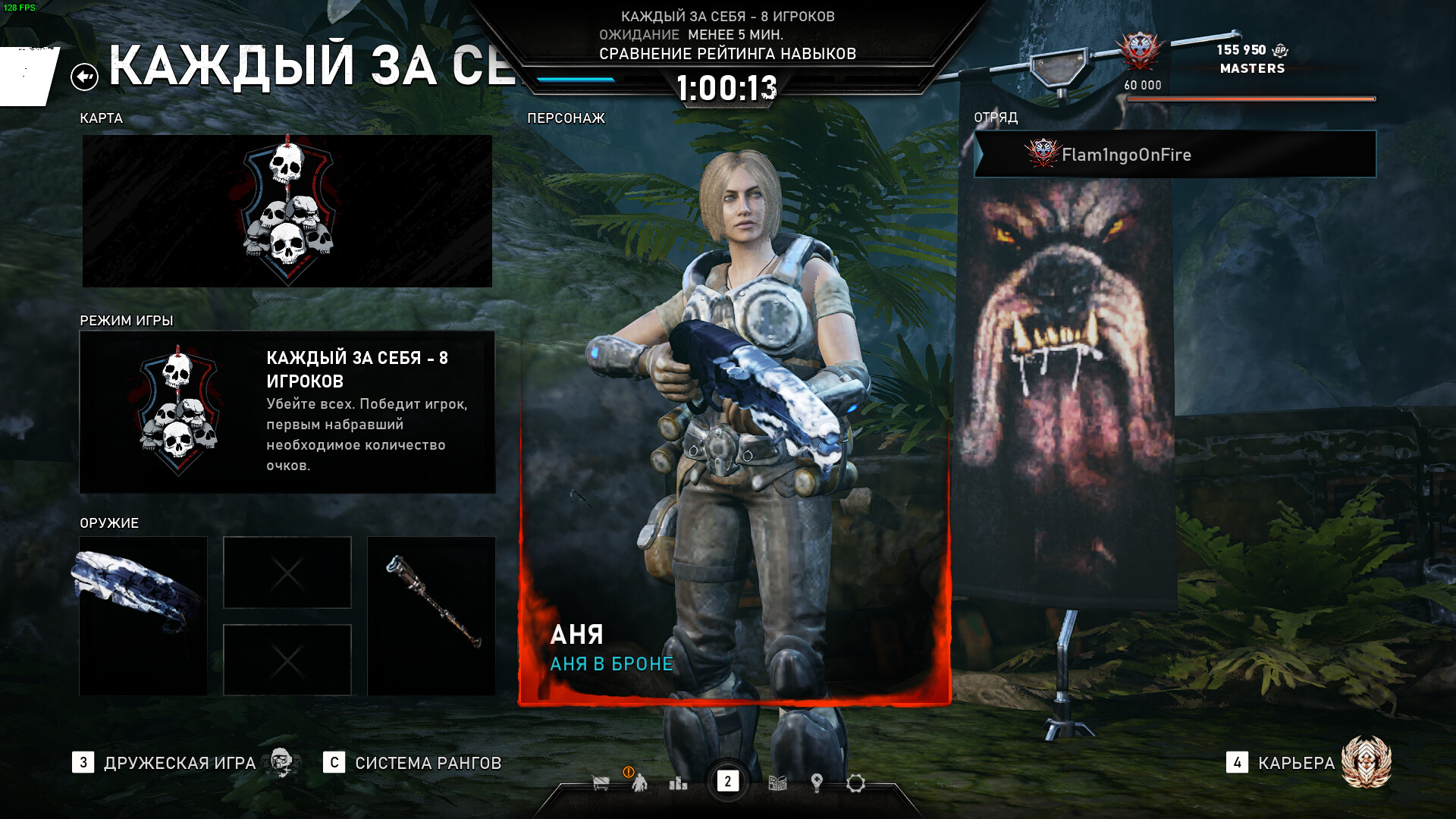Open the store cart icon
The image size is (1456, 819).
coord(601,783)
